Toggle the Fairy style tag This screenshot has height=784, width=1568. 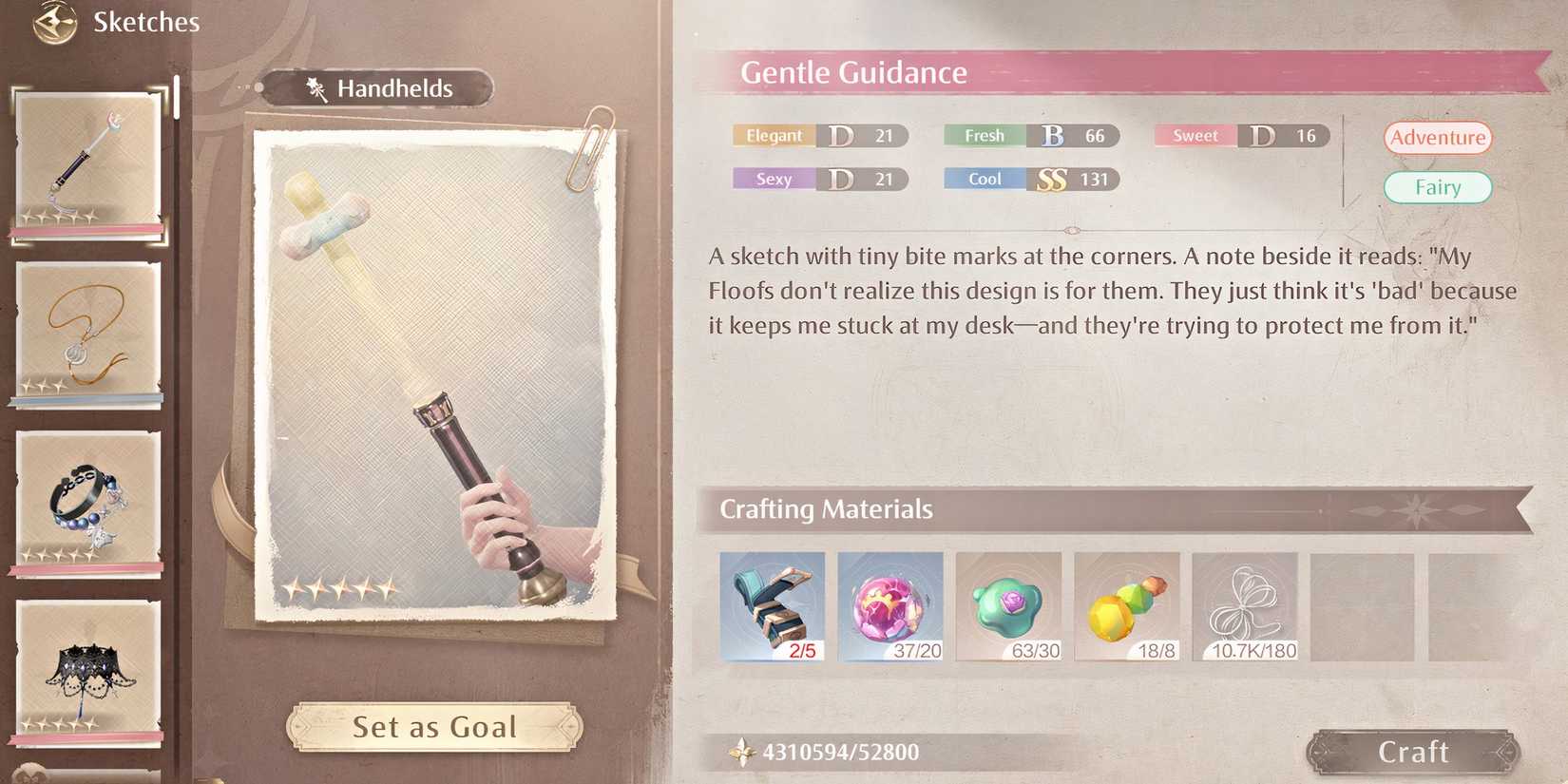pyautogui.click(x=1438, y=187)
